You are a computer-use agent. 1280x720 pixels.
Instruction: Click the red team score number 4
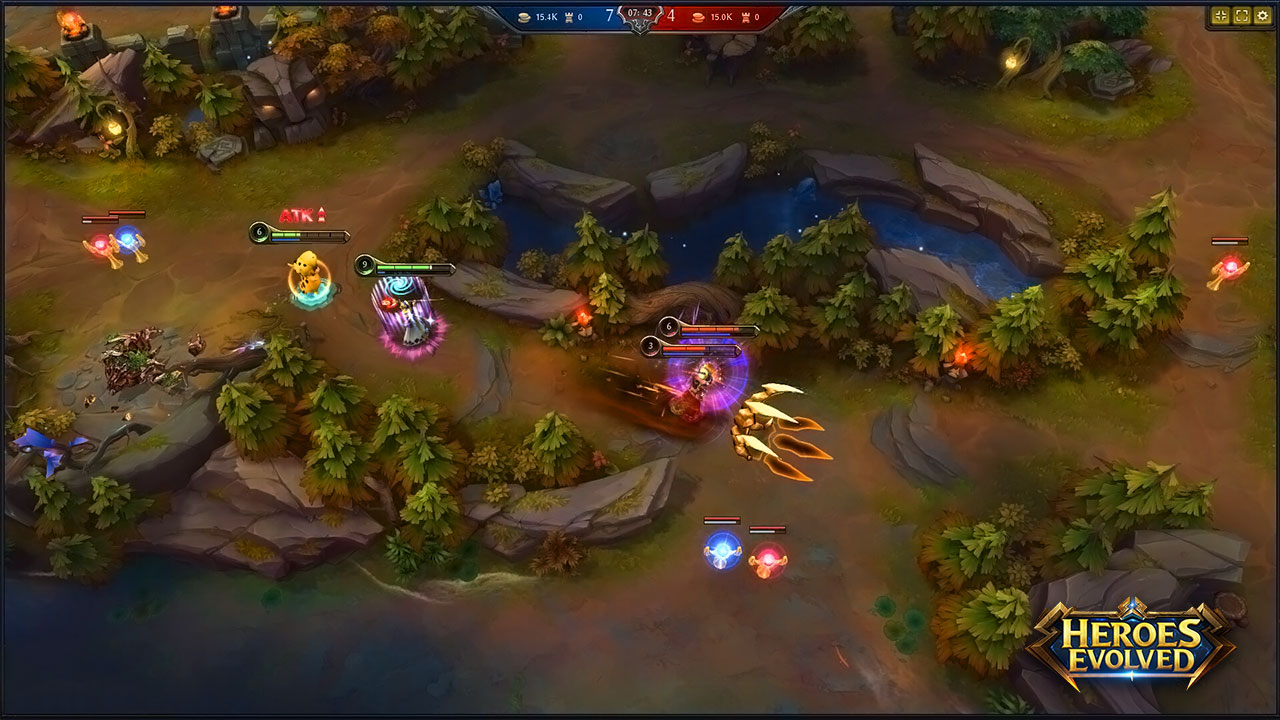click(x=669, y=14)
